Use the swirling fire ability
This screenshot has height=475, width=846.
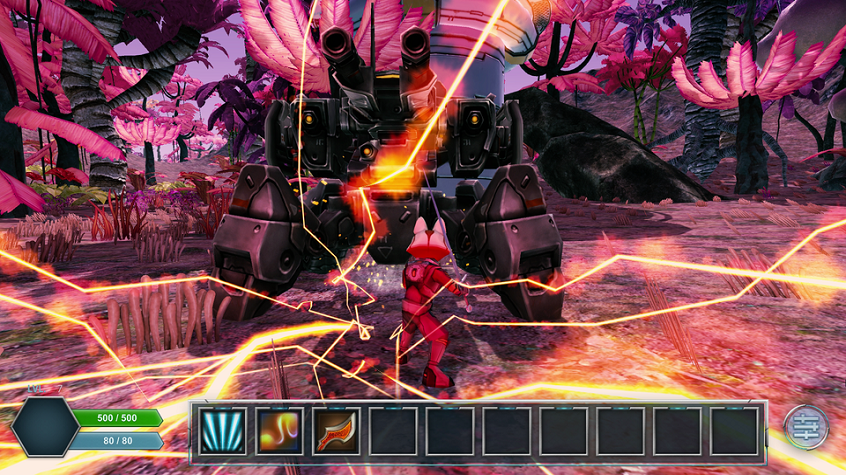[x=278, y=431]
